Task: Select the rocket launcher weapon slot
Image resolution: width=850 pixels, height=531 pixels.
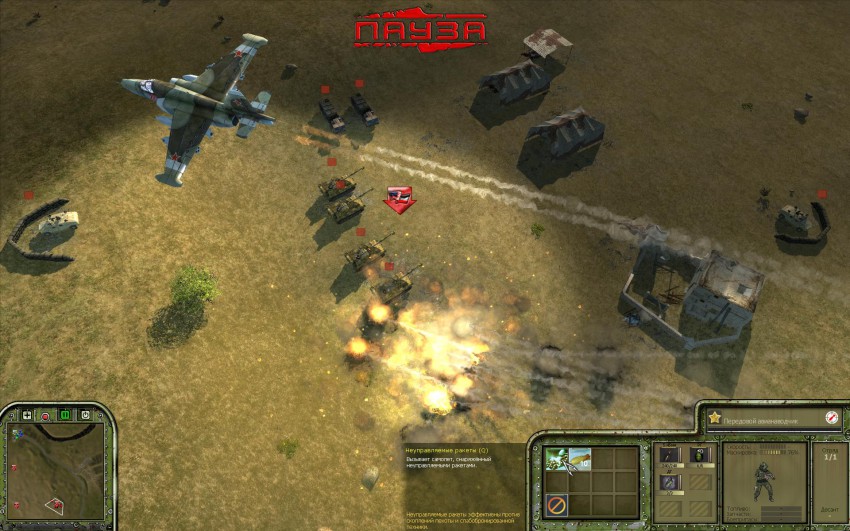Action: point(669,482)
